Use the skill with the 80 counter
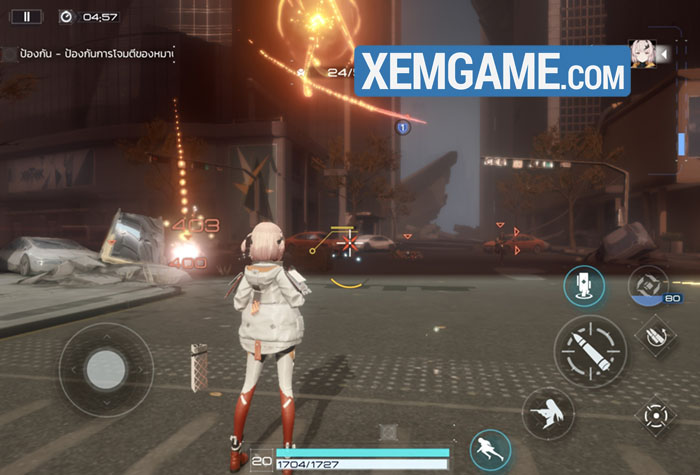The width and height of the screenshot is (700, 475). [648, 286]
